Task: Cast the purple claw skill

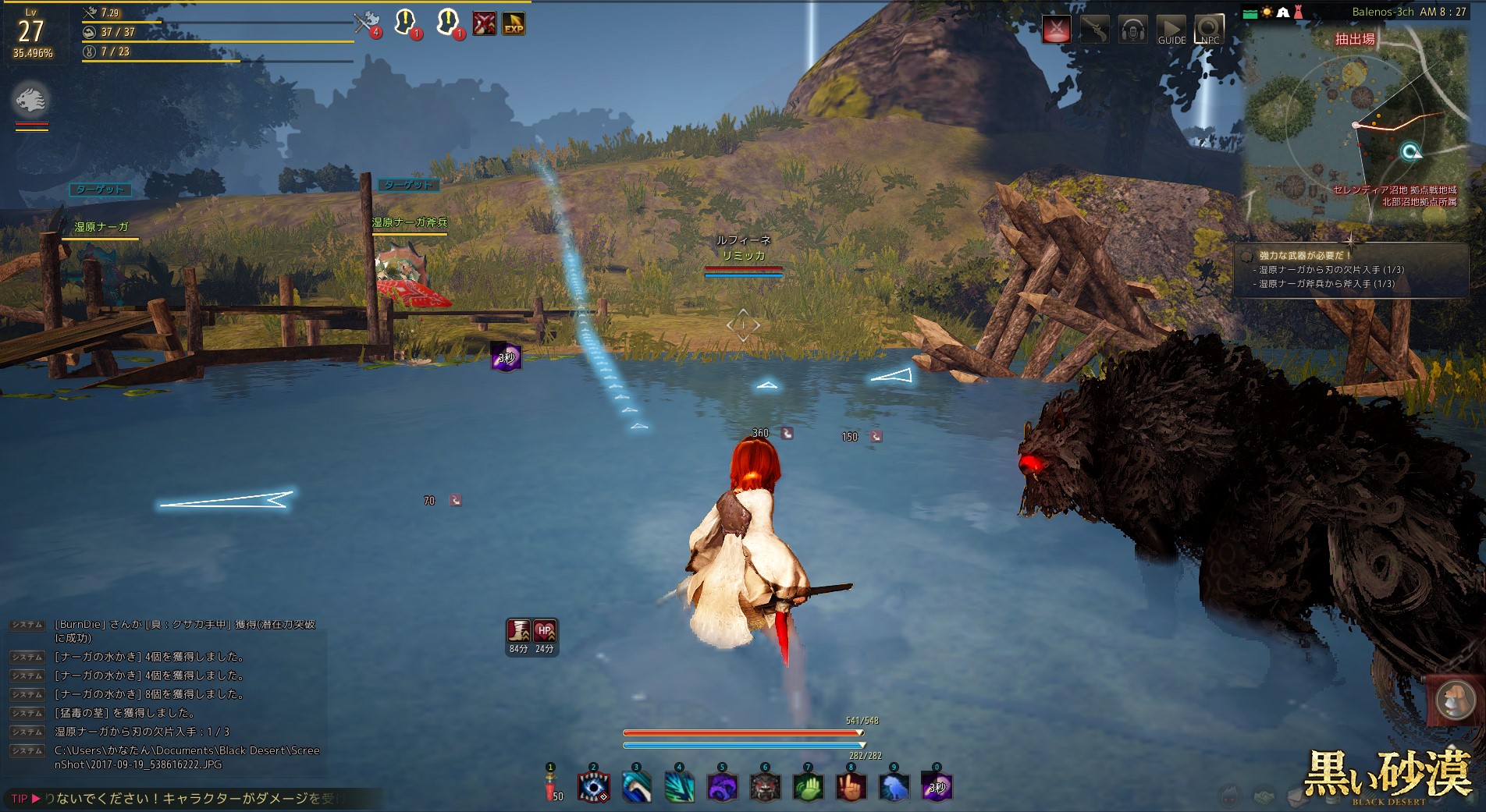Action: point(722,787)
